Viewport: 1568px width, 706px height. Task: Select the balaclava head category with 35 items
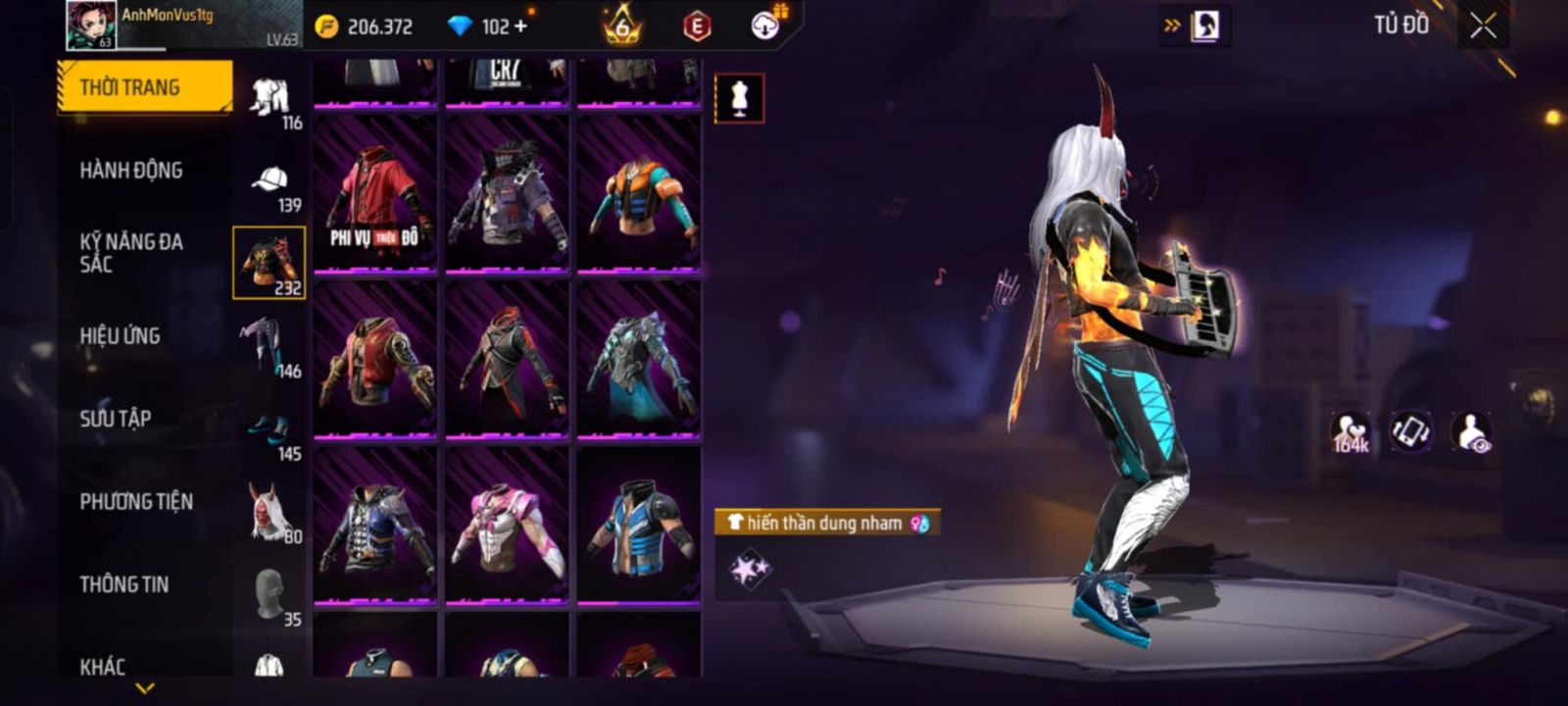269,596
